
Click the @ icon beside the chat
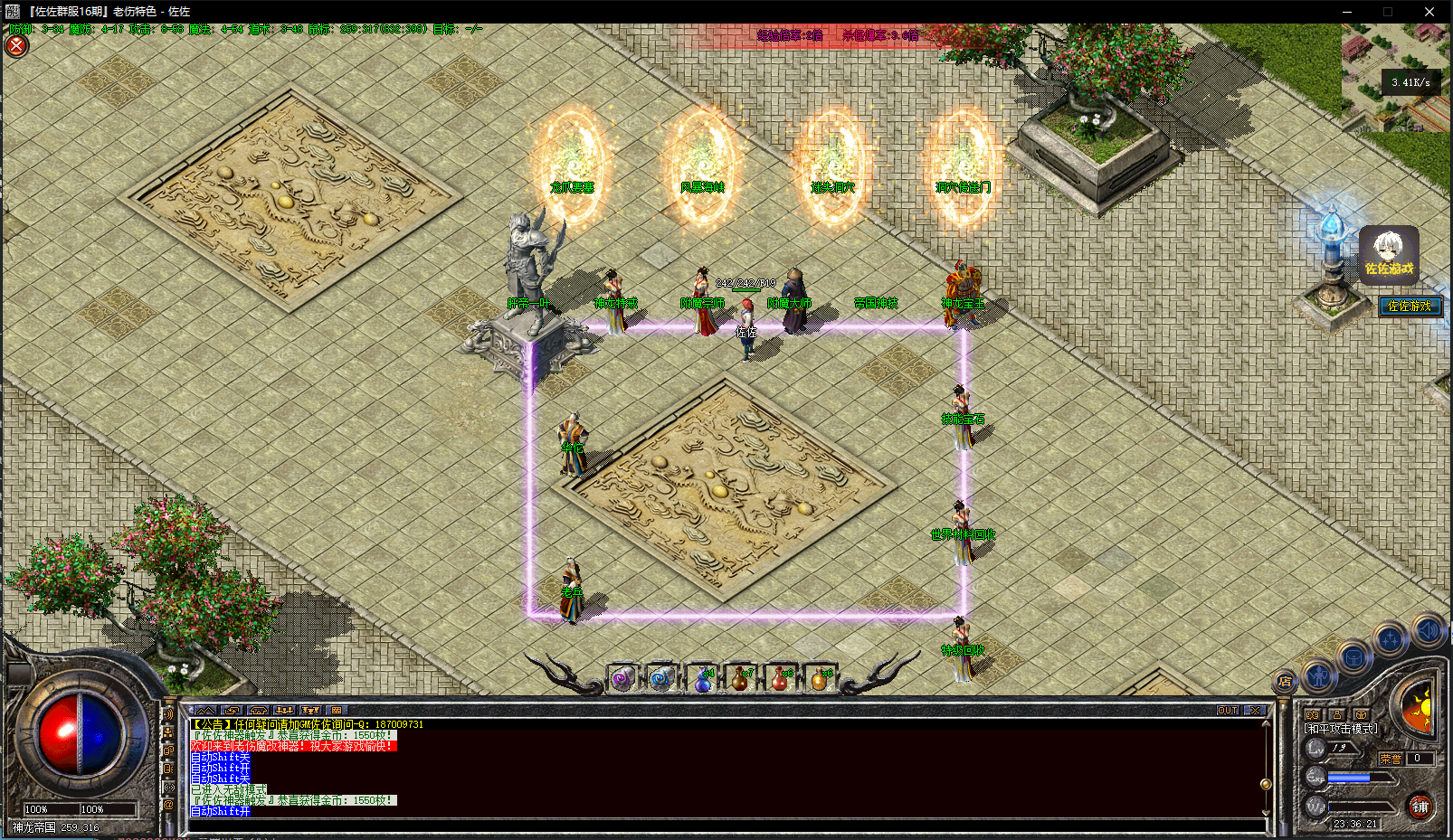point(168,805)
